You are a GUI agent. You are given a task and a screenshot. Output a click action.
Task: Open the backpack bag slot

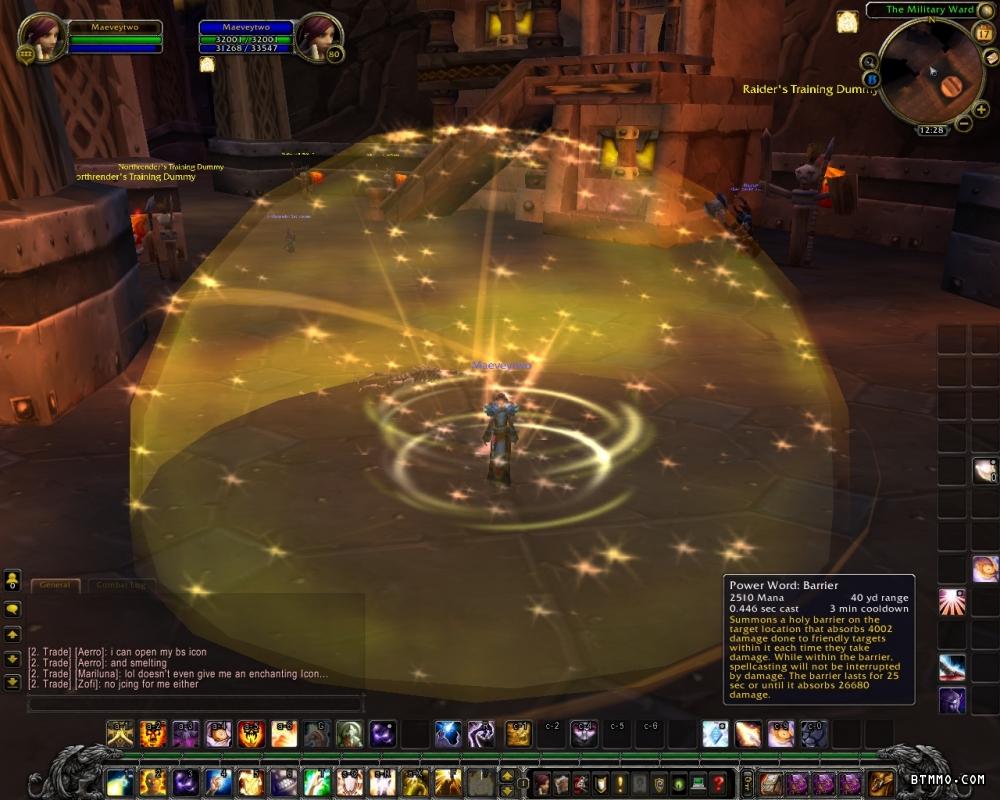point(881,782)
